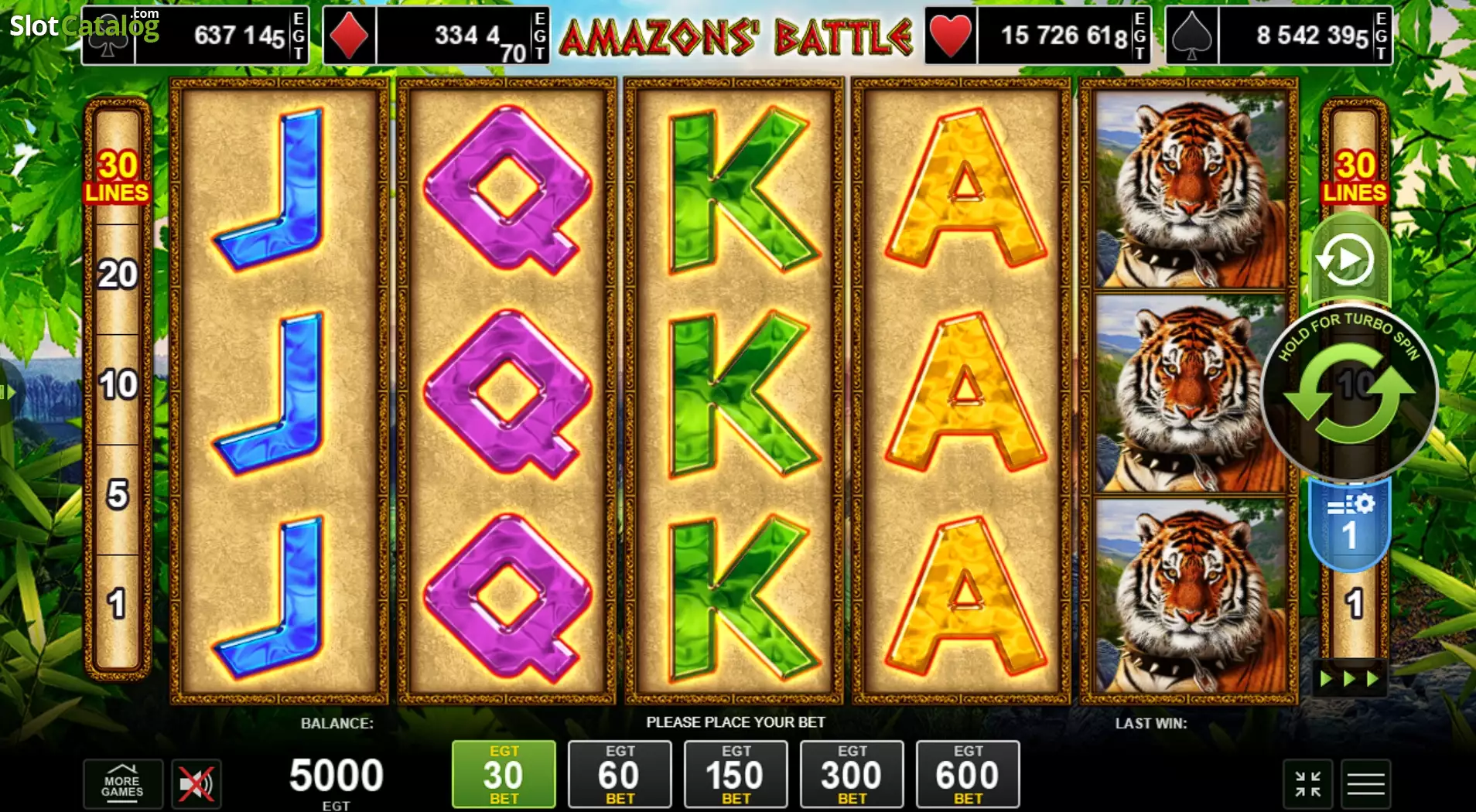Toggle the muted sound icon

pos(196,785)
